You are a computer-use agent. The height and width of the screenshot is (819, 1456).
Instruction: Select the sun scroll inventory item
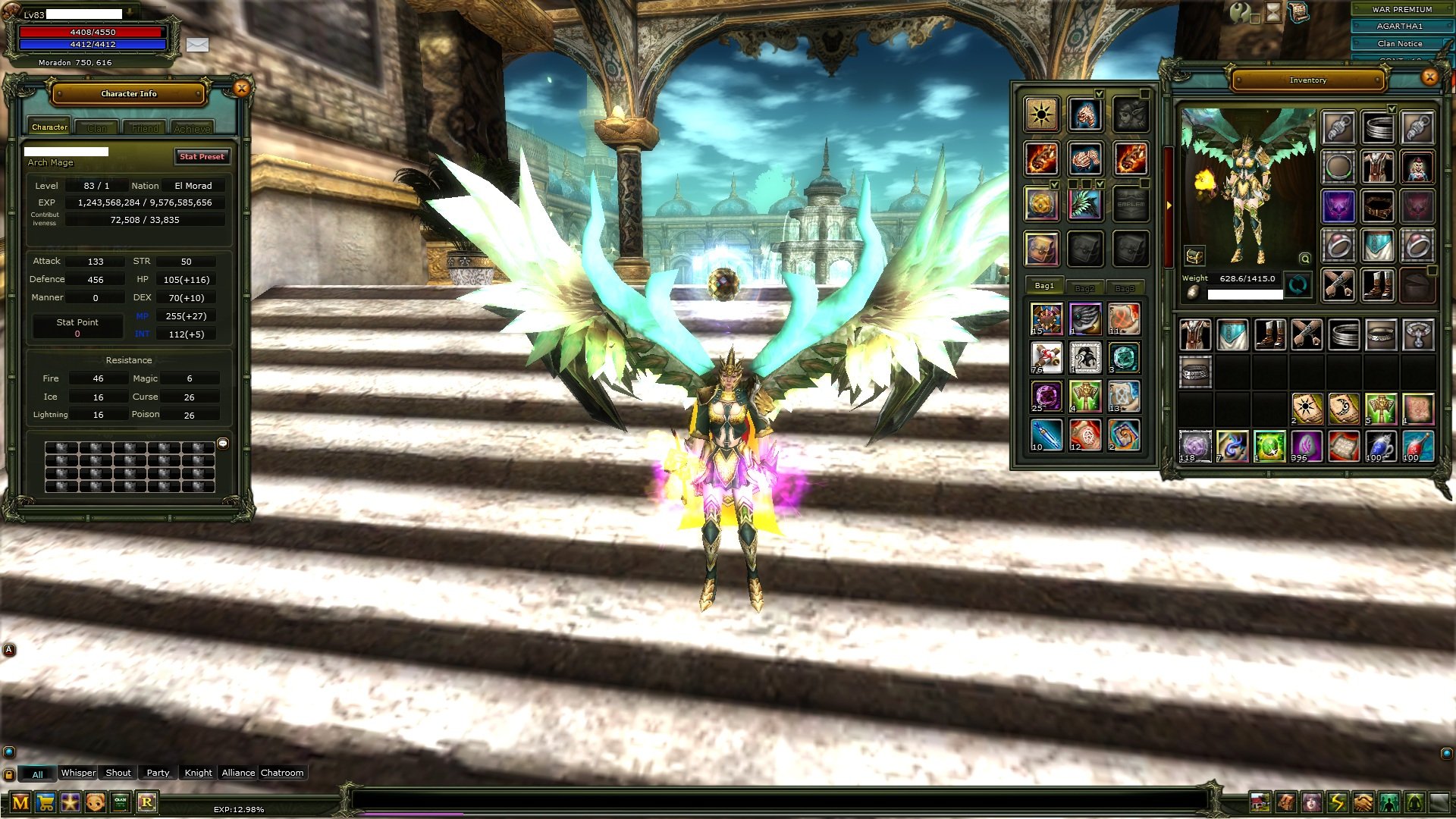click(x=1307, y=409)
